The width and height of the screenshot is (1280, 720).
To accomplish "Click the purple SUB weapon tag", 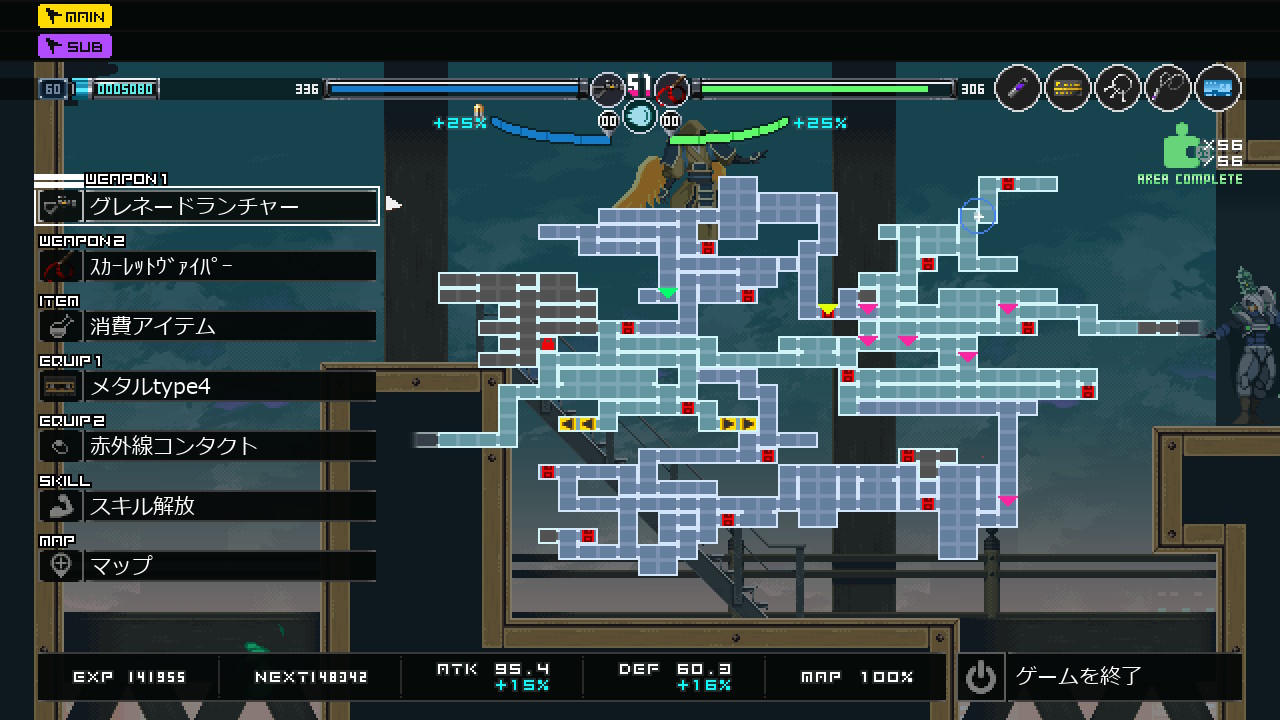I will [x=75, y=46].
